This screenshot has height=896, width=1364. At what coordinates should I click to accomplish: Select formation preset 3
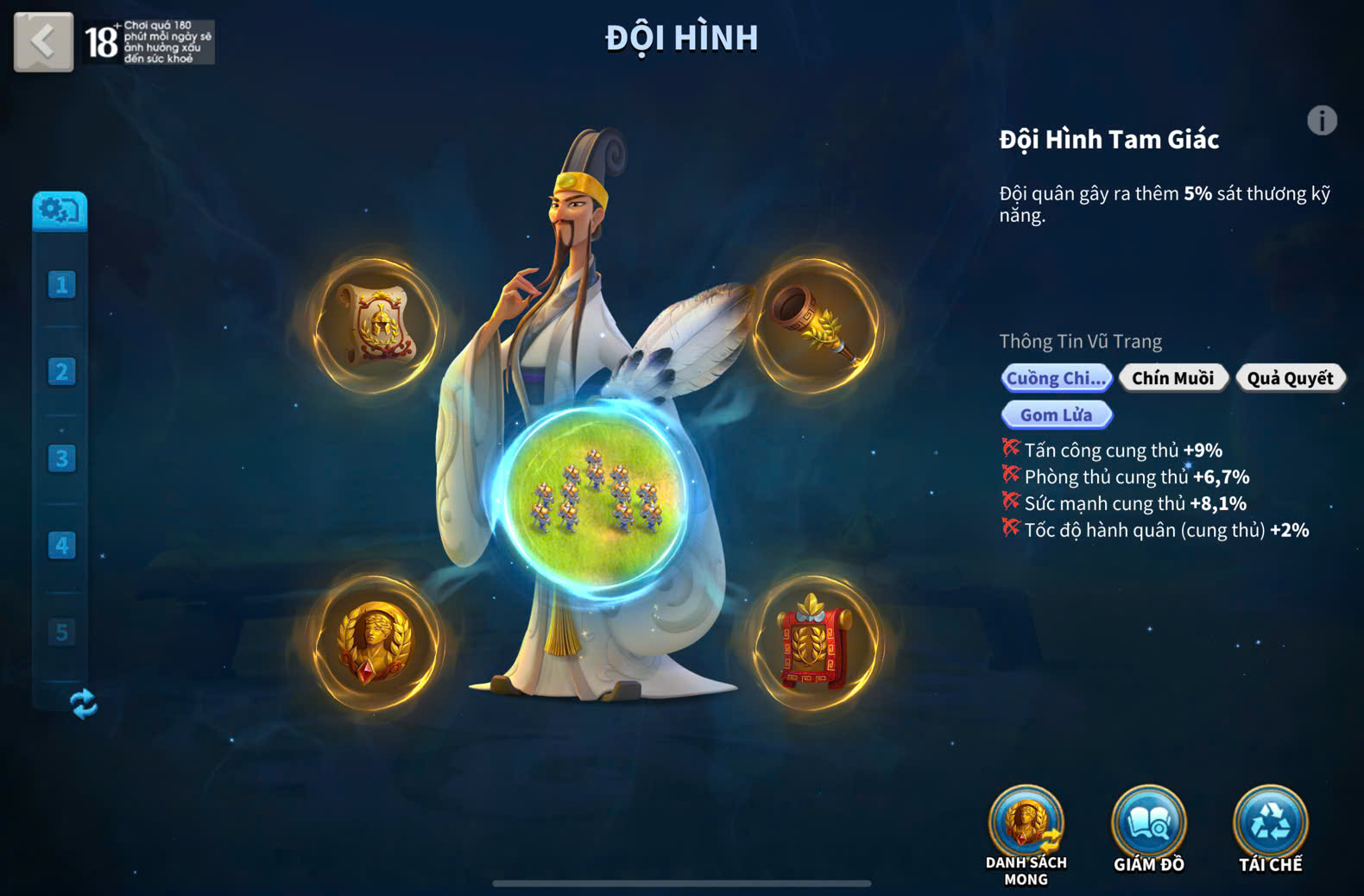coord(61,458)
